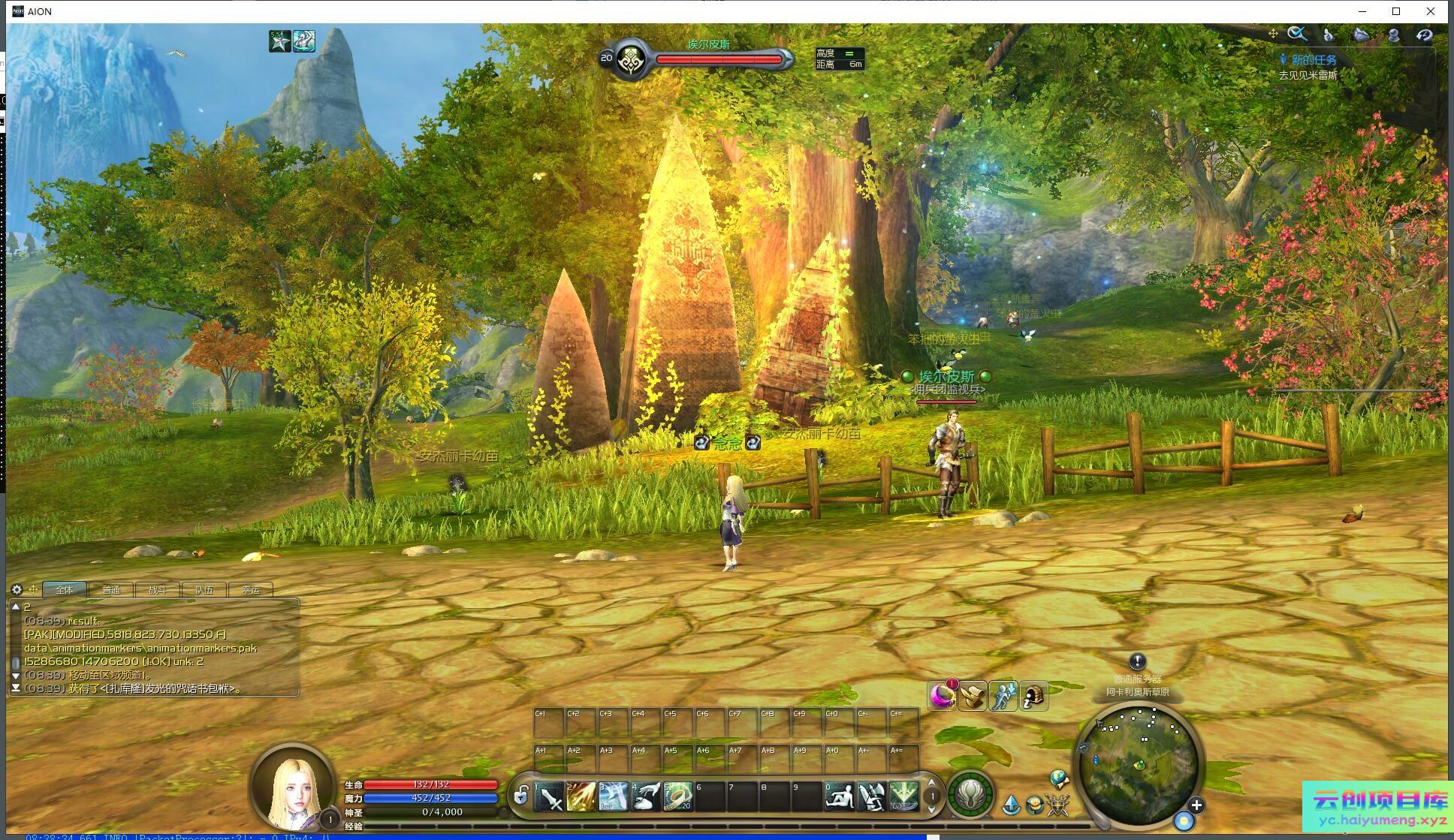Open the thumbs-up icon at top right
The image size is (1454, 840).
pos(1329,35)
